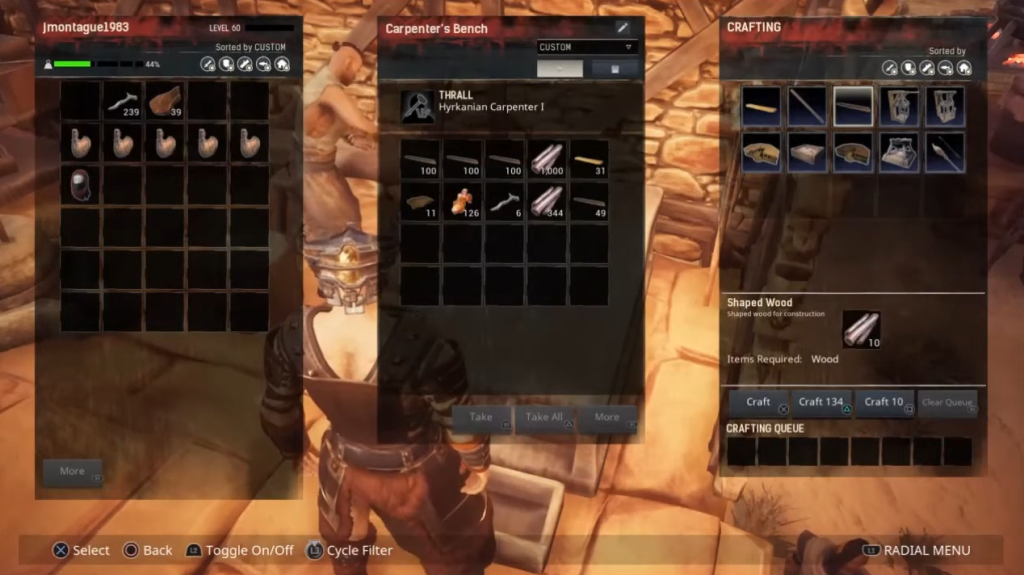The height and width of the screenshot is (575, 1024).
Task: Select the 1,000 Shaped Wood stack
Action: pyautogui.click(x=547, y=159)
